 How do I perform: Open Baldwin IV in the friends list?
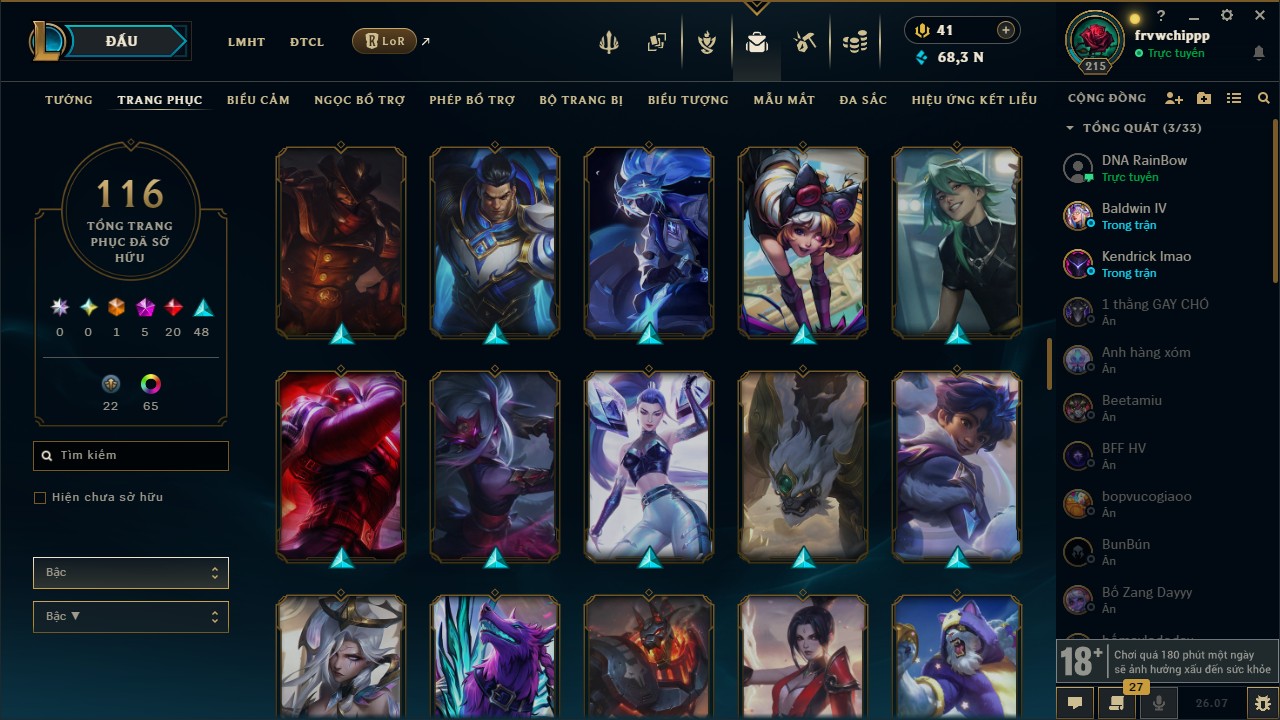(1134, 216)
